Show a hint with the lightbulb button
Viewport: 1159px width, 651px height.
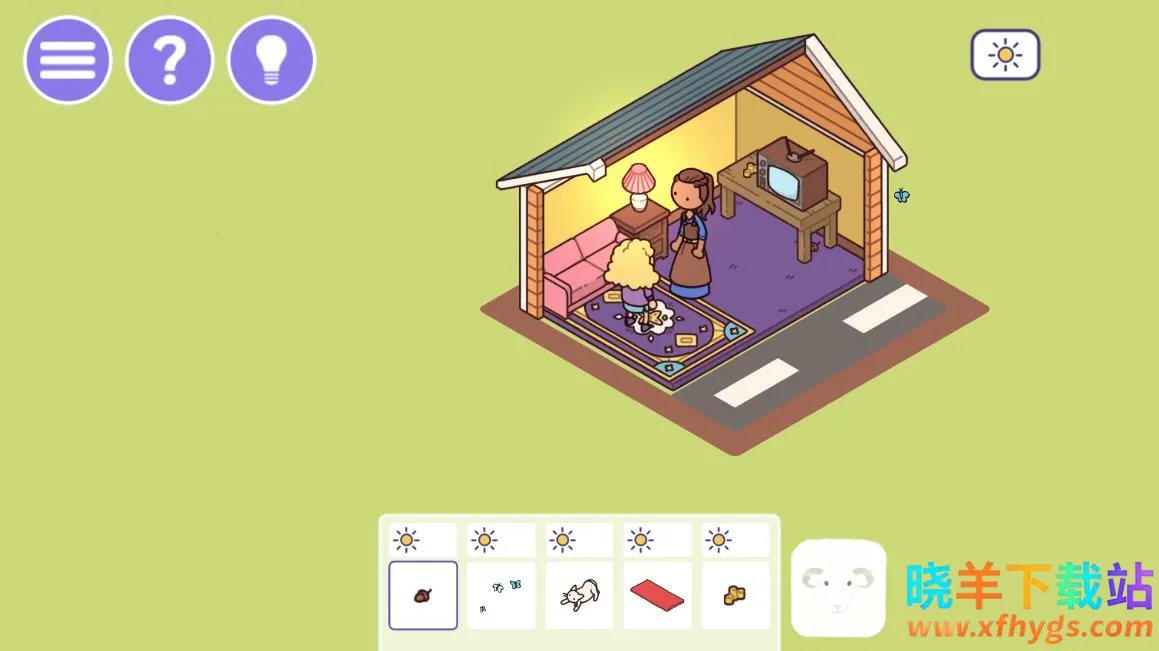[271, 60]
